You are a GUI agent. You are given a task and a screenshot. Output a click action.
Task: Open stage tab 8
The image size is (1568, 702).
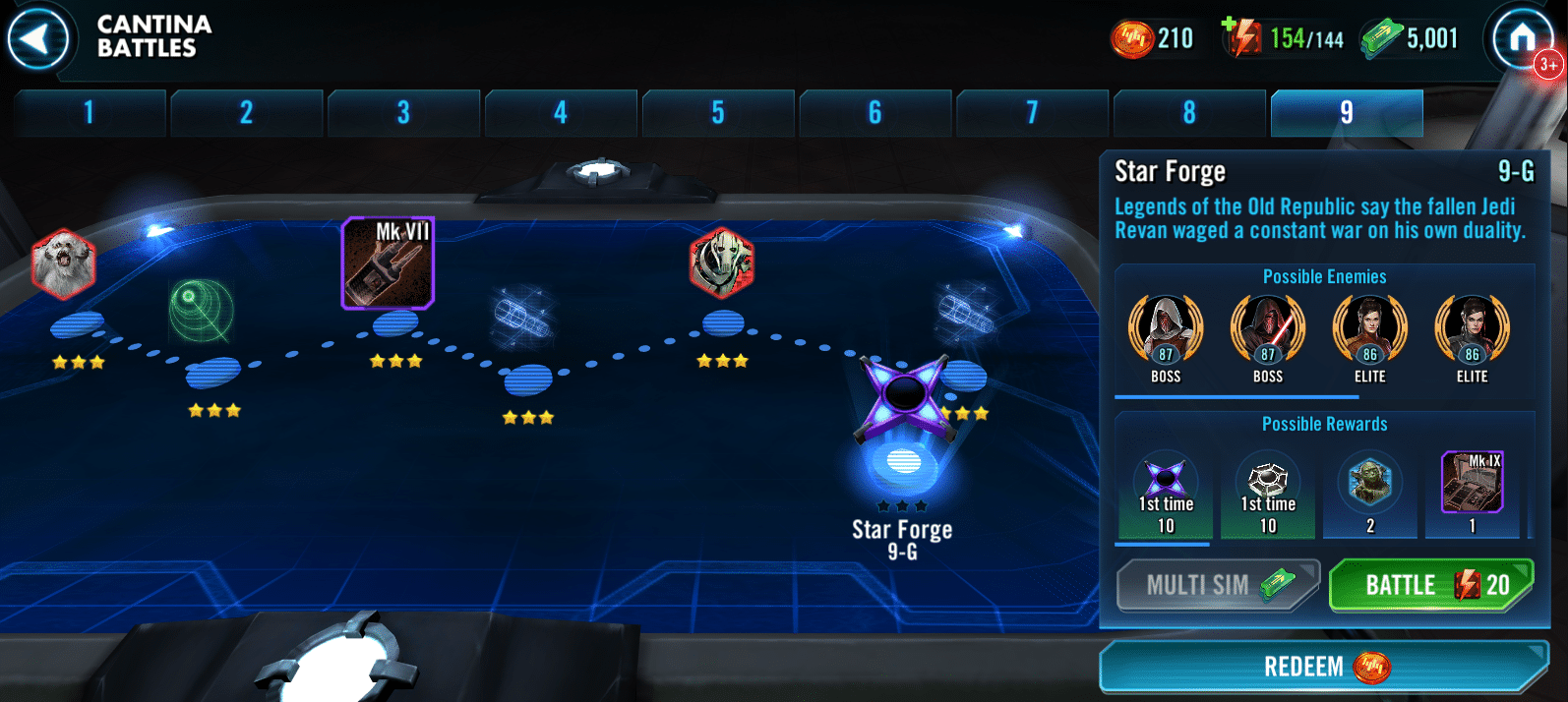pyautogui.click(x=1189, y=113)
